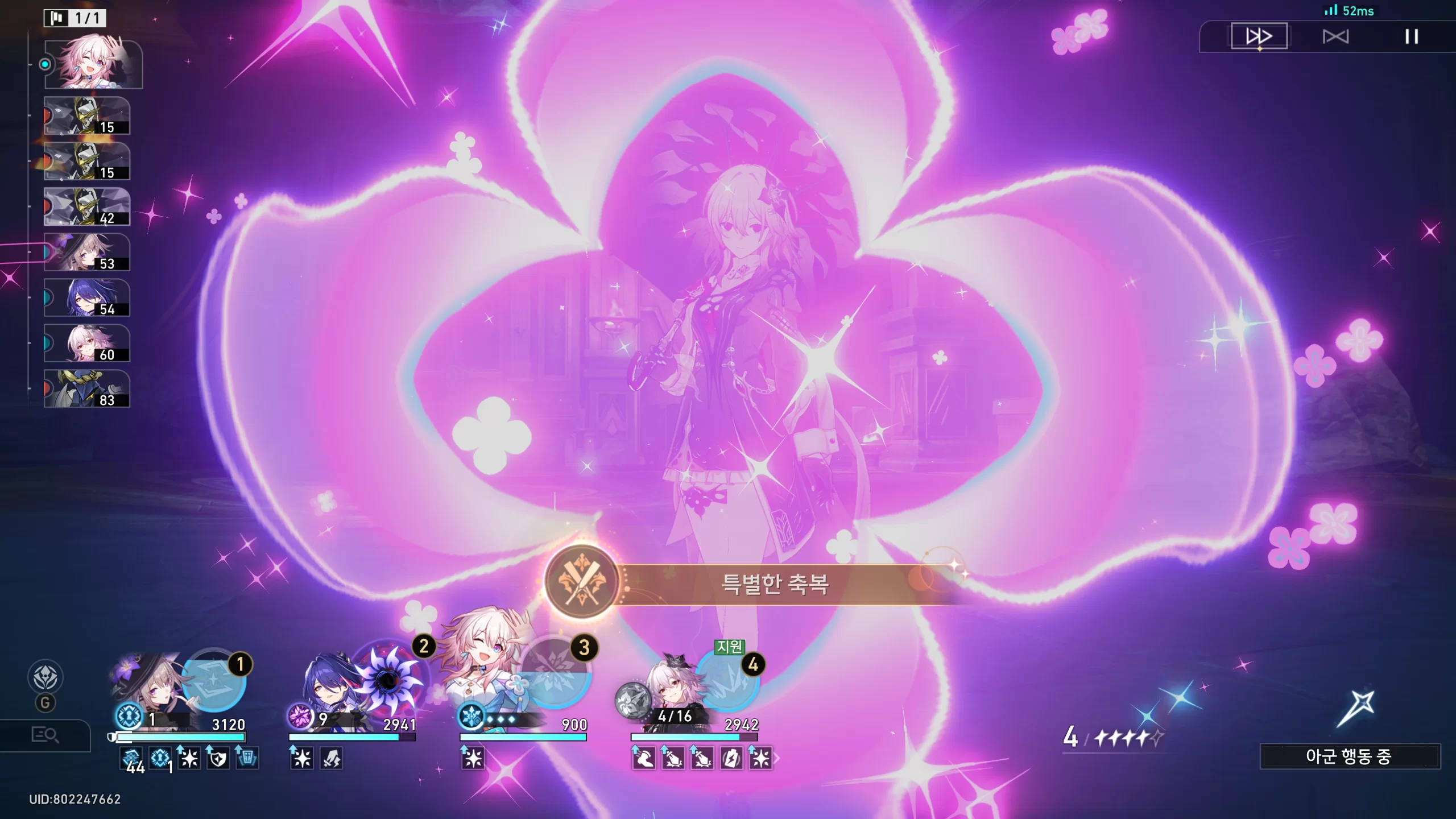Toggle auto-battle mode
Image resolution: width=1456 pixels, height=819 pixels.
point(1335,37)
